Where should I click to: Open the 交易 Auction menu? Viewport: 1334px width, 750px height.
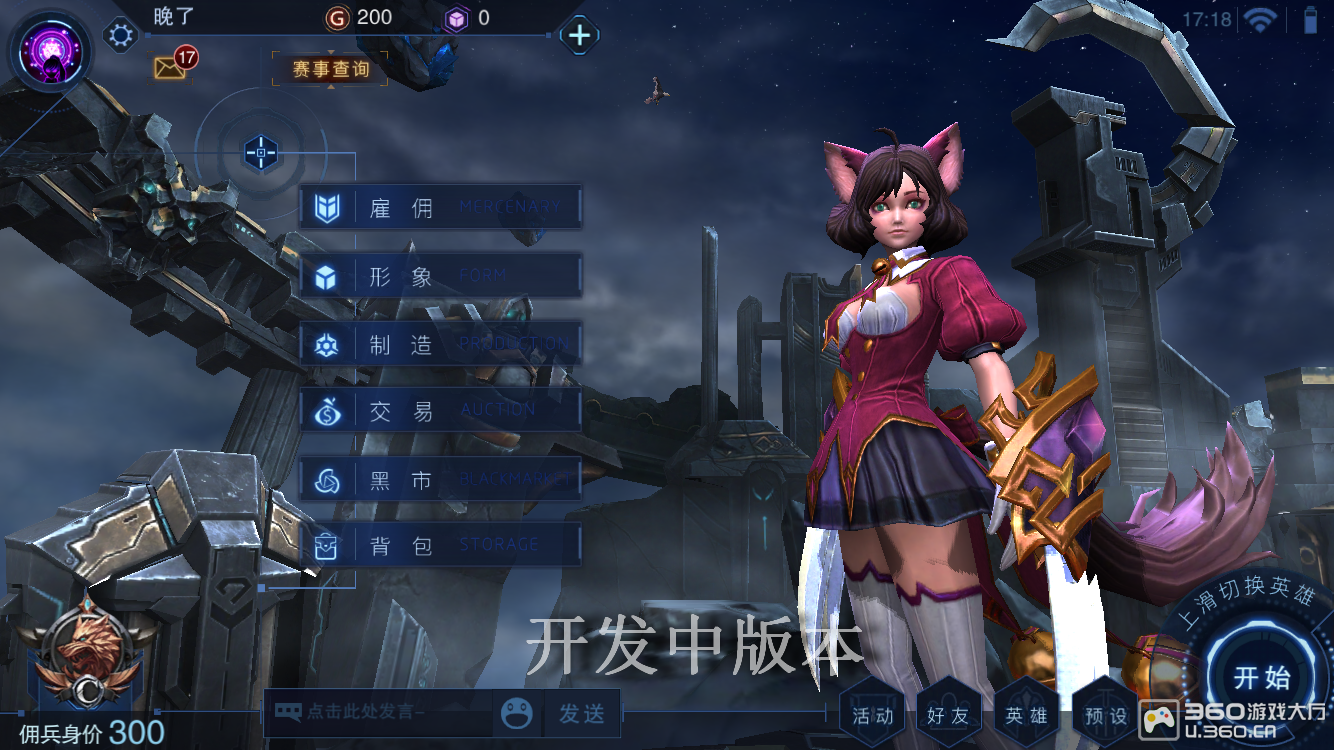[x=440, y=411]
